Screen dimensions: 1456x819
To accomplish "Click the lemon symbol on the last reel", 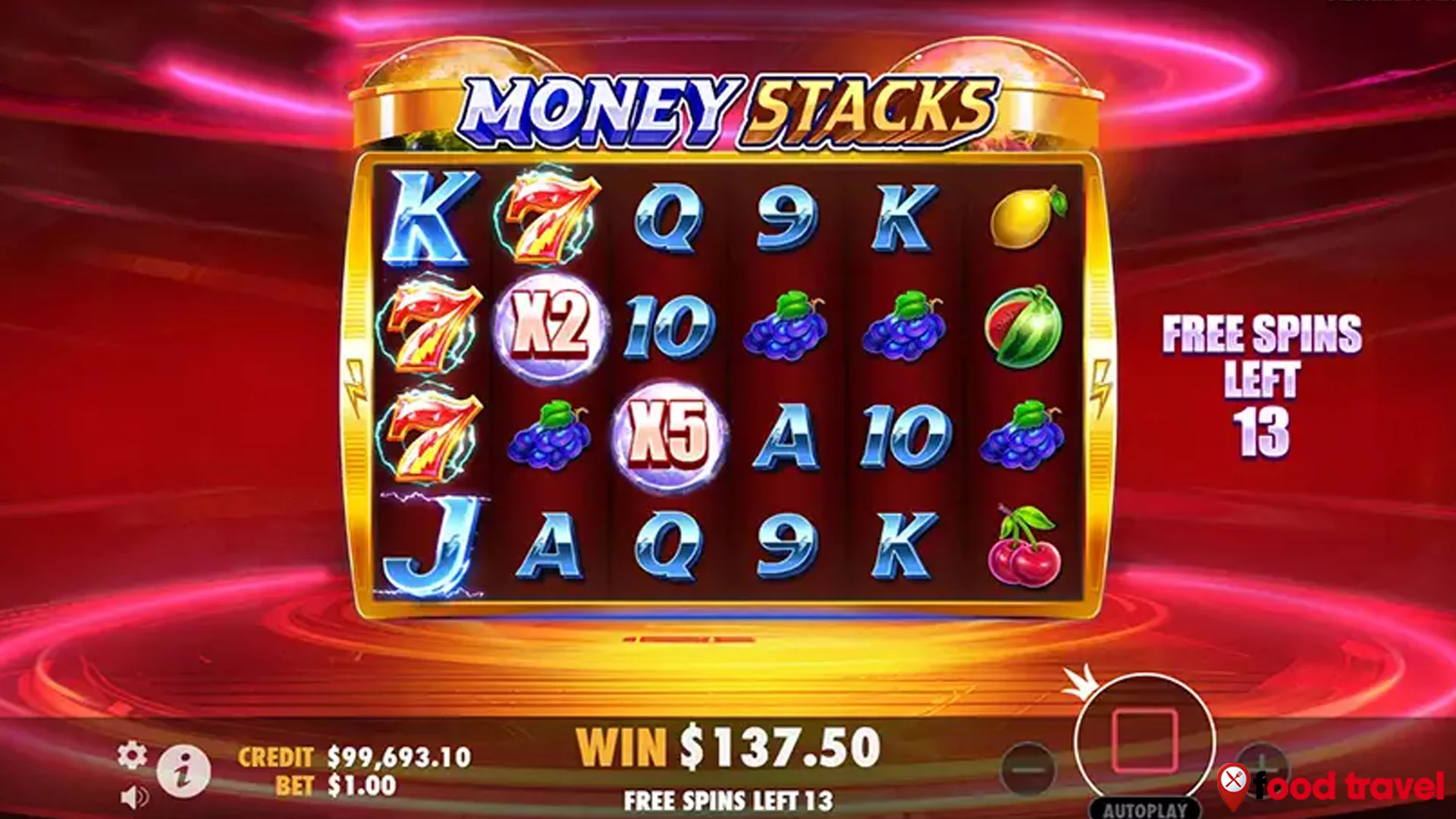I will pos(1023,218).
